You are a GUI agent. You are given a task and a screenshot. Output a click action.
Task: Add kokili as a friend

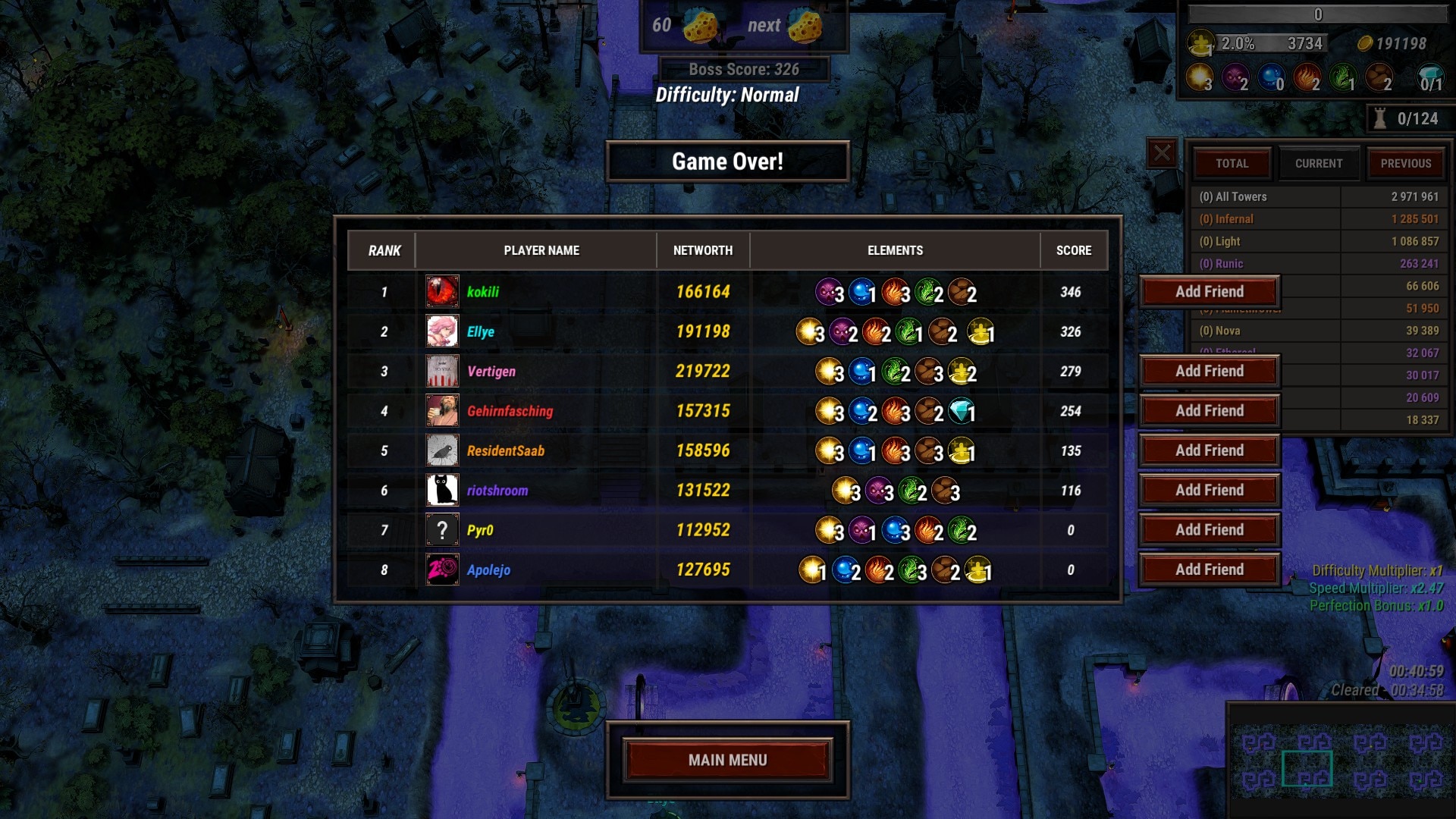click(x=1209, y=292)
